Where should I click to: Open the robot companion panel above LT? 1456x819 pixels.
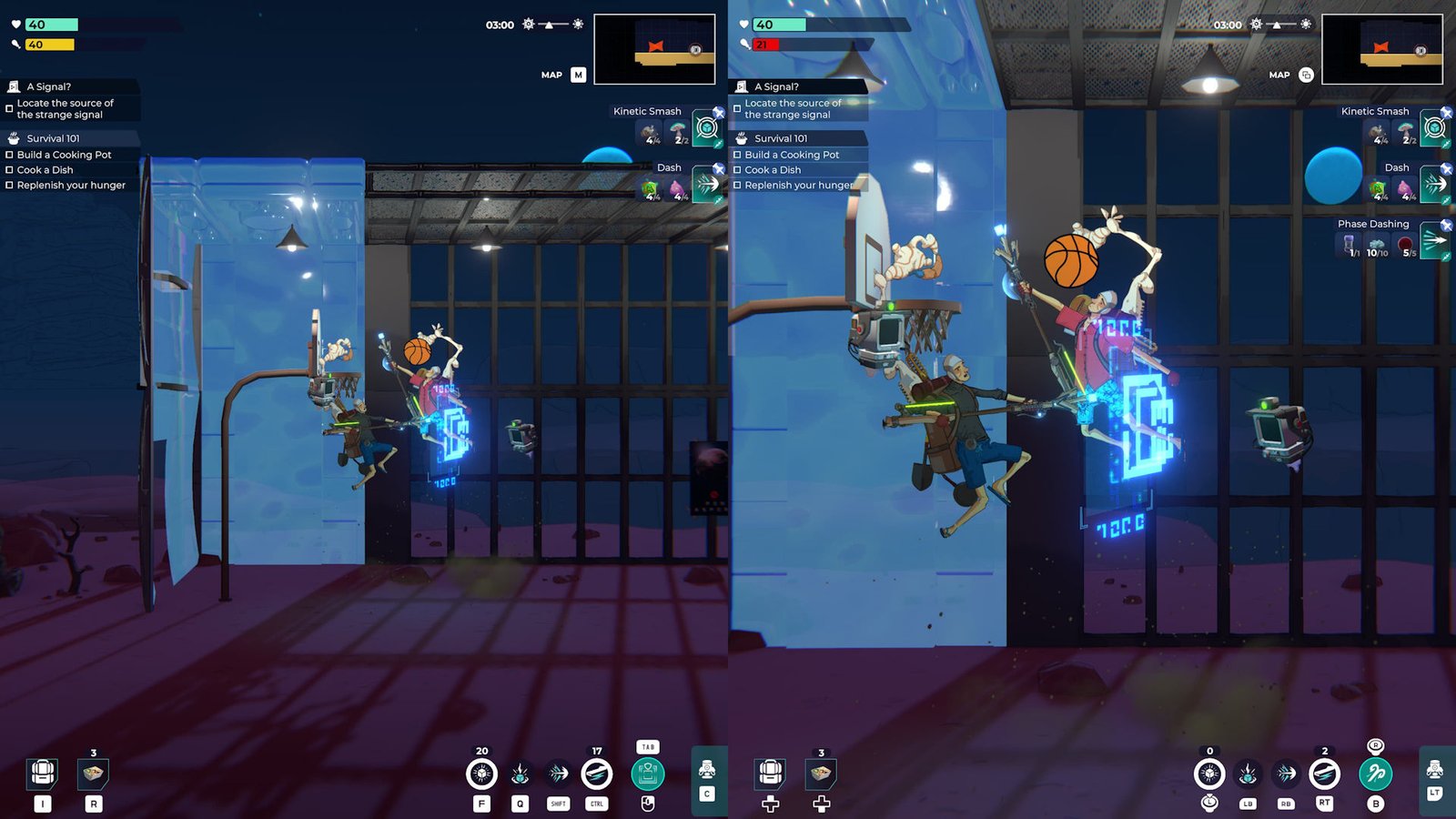[1435, 770]
